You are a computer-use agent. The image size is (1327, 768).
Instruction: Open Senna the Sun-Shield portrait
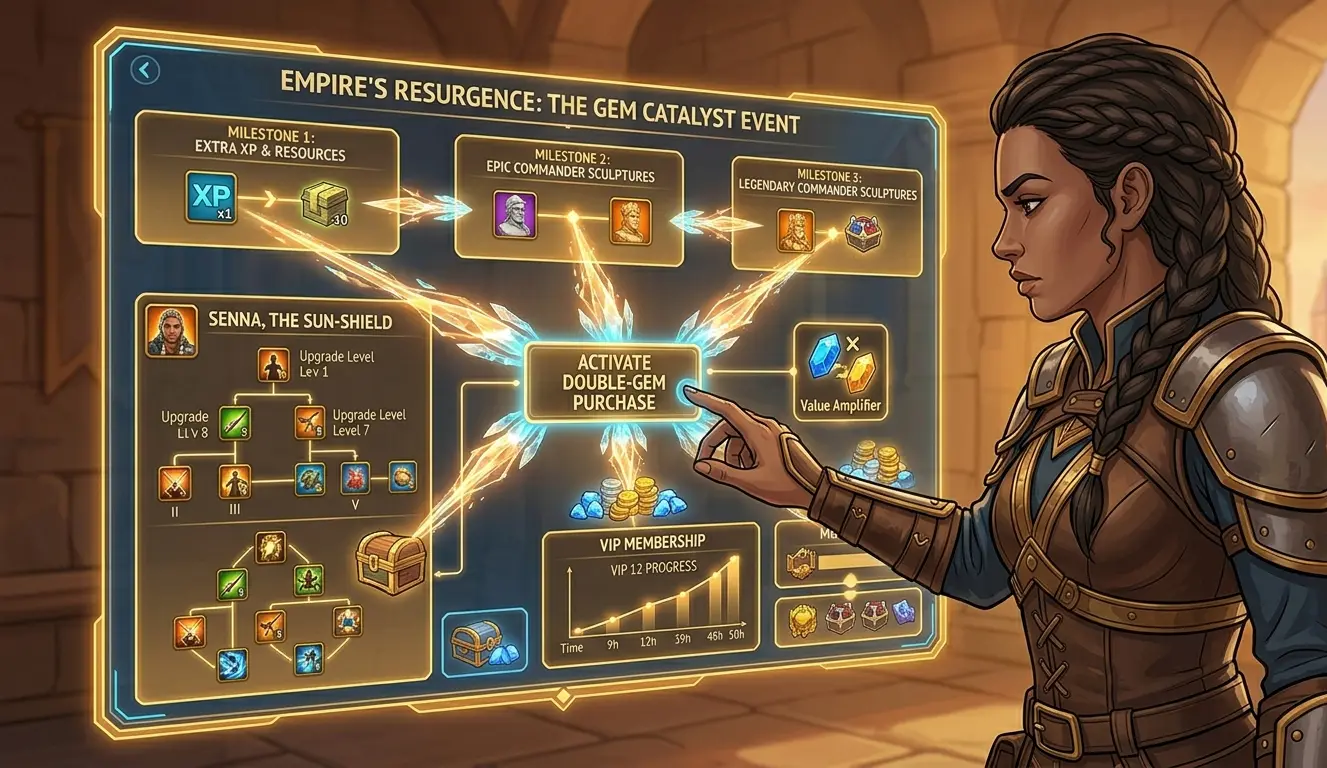(x=171, y=331)
